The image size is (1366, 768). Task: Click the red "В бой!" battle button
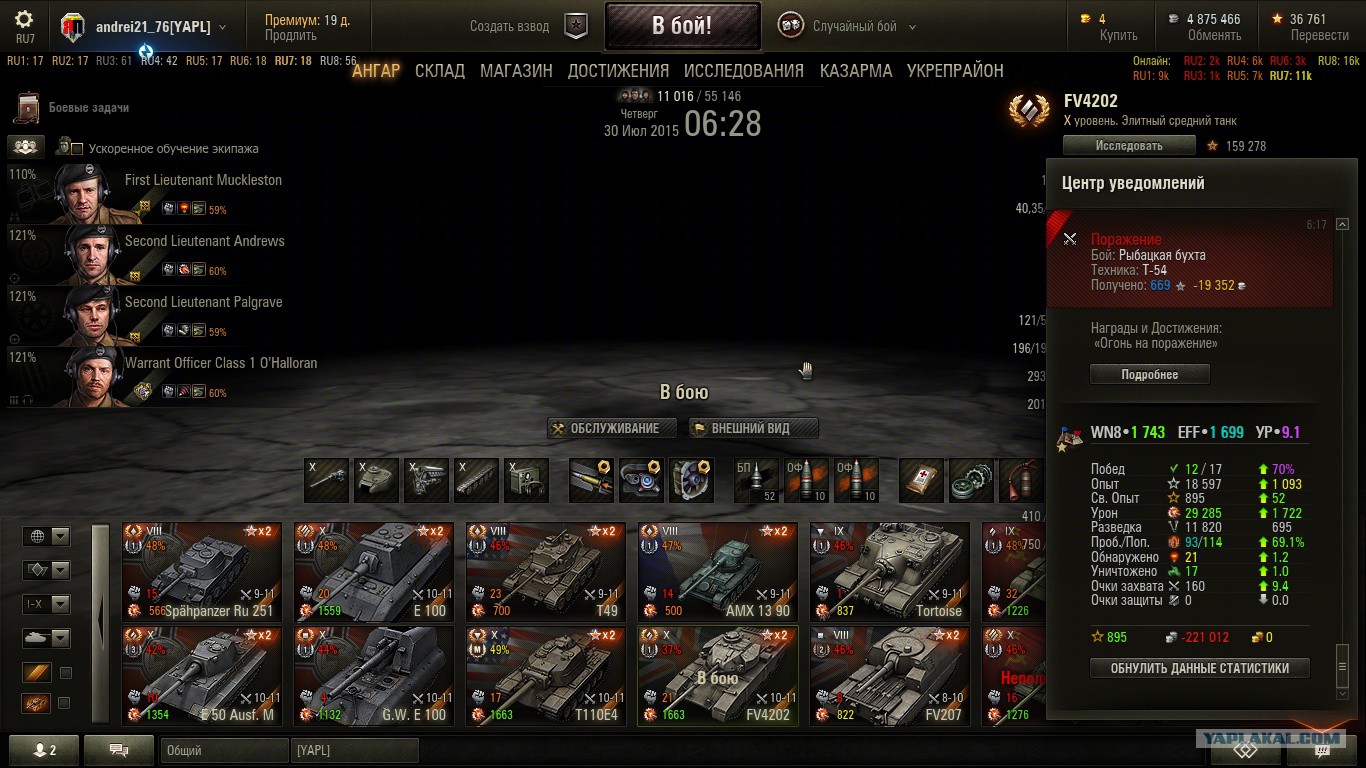(682, 26)
